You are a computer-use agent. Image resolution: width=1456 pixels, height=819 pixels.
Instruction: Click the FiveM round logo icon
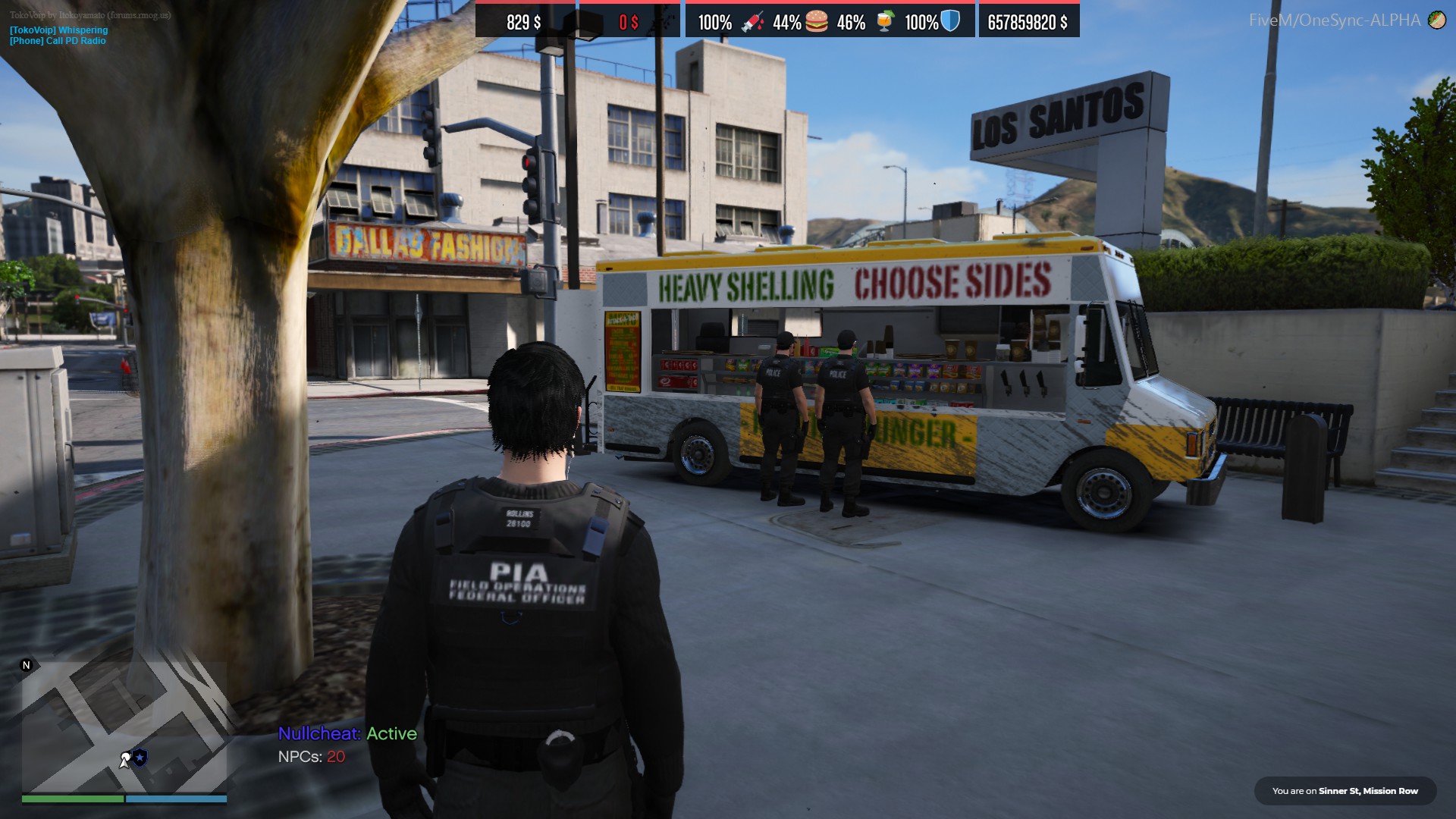[1436, 20]
